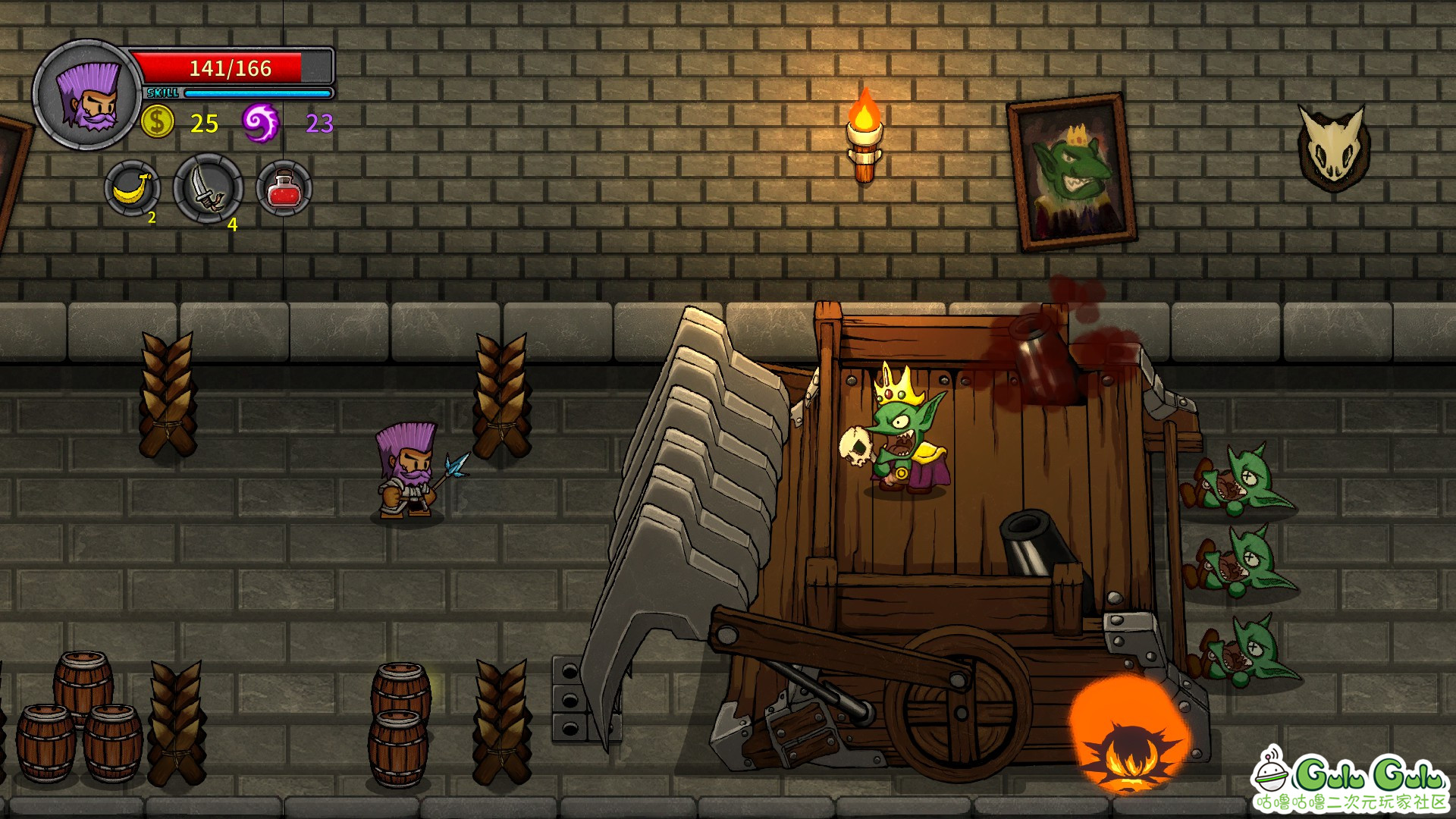1456x819 pixels.
Task: Click the purple soul swirl icon
Action: click(x=260, y=122)
